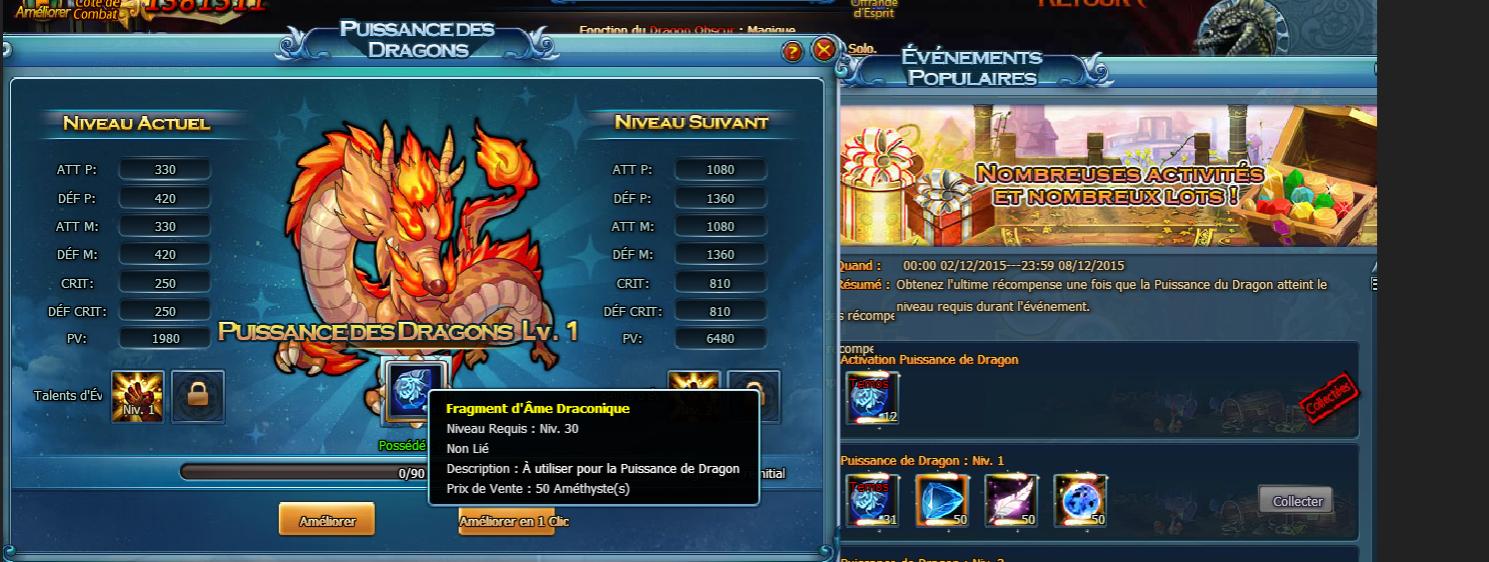Open the Améliorer Cote de Combat icon
Viewport: 1489px width, 562px height.
(x=60, y=8)
